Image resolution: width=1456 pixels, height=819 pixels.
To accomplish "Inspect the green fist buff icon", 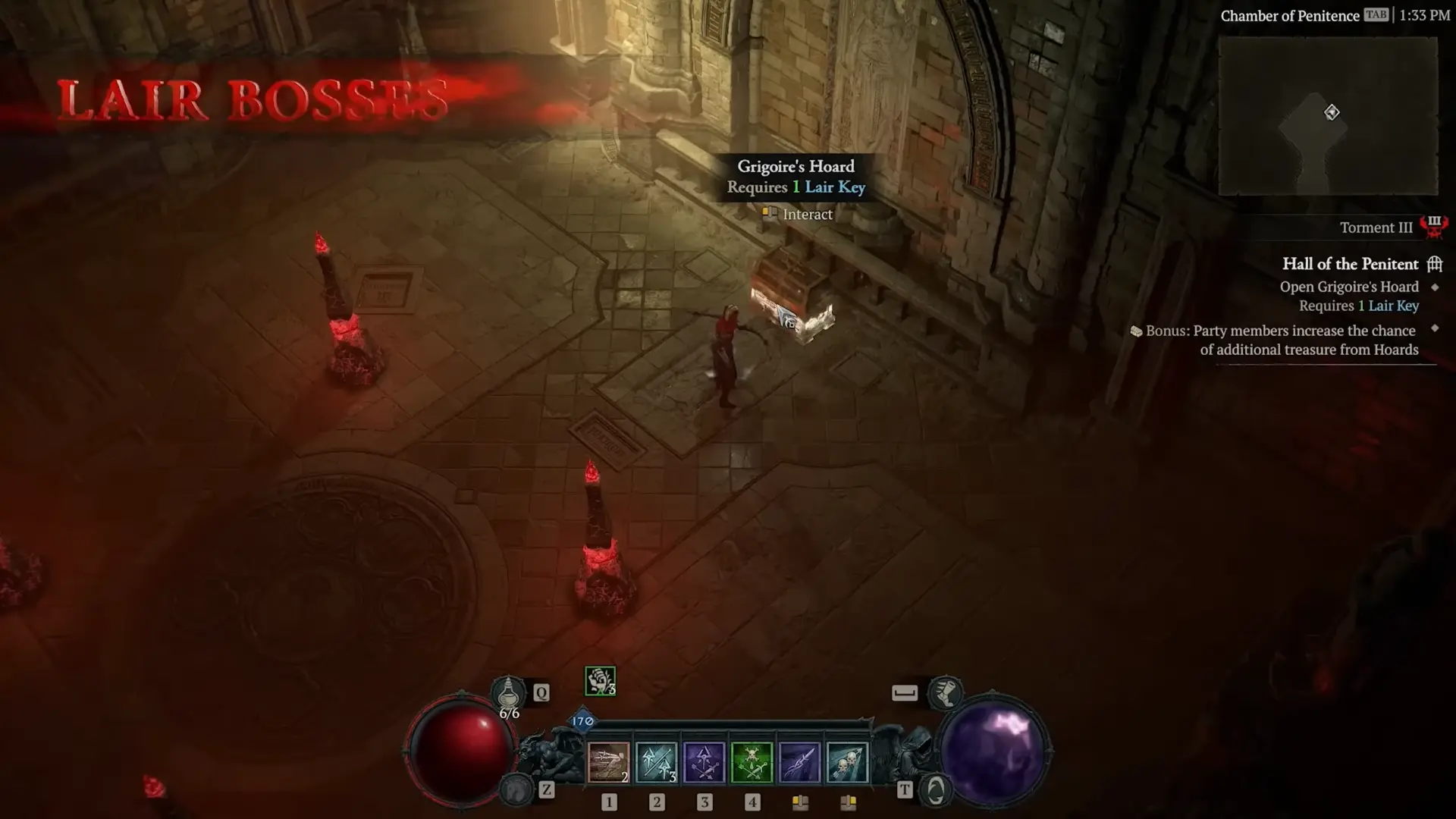I will [x=600, y=681].
